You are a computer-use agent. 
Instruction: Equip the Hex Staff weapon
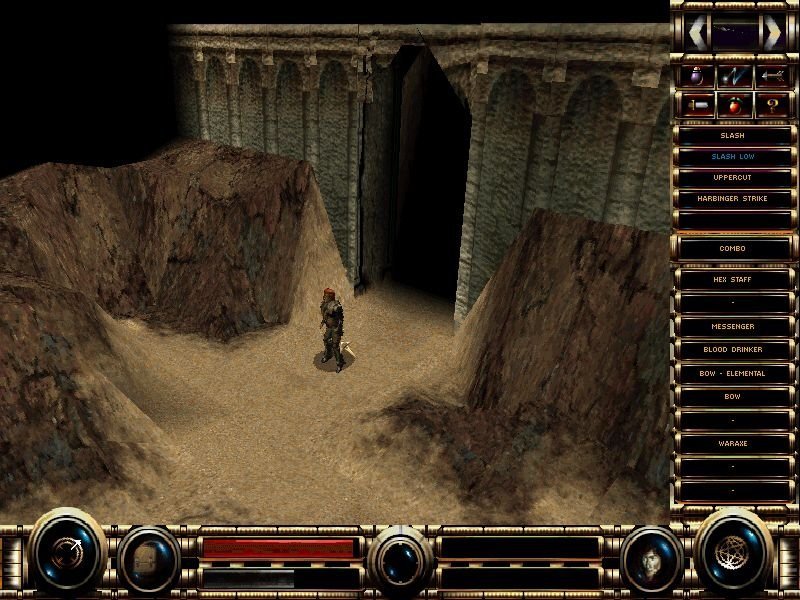[733, 280]
